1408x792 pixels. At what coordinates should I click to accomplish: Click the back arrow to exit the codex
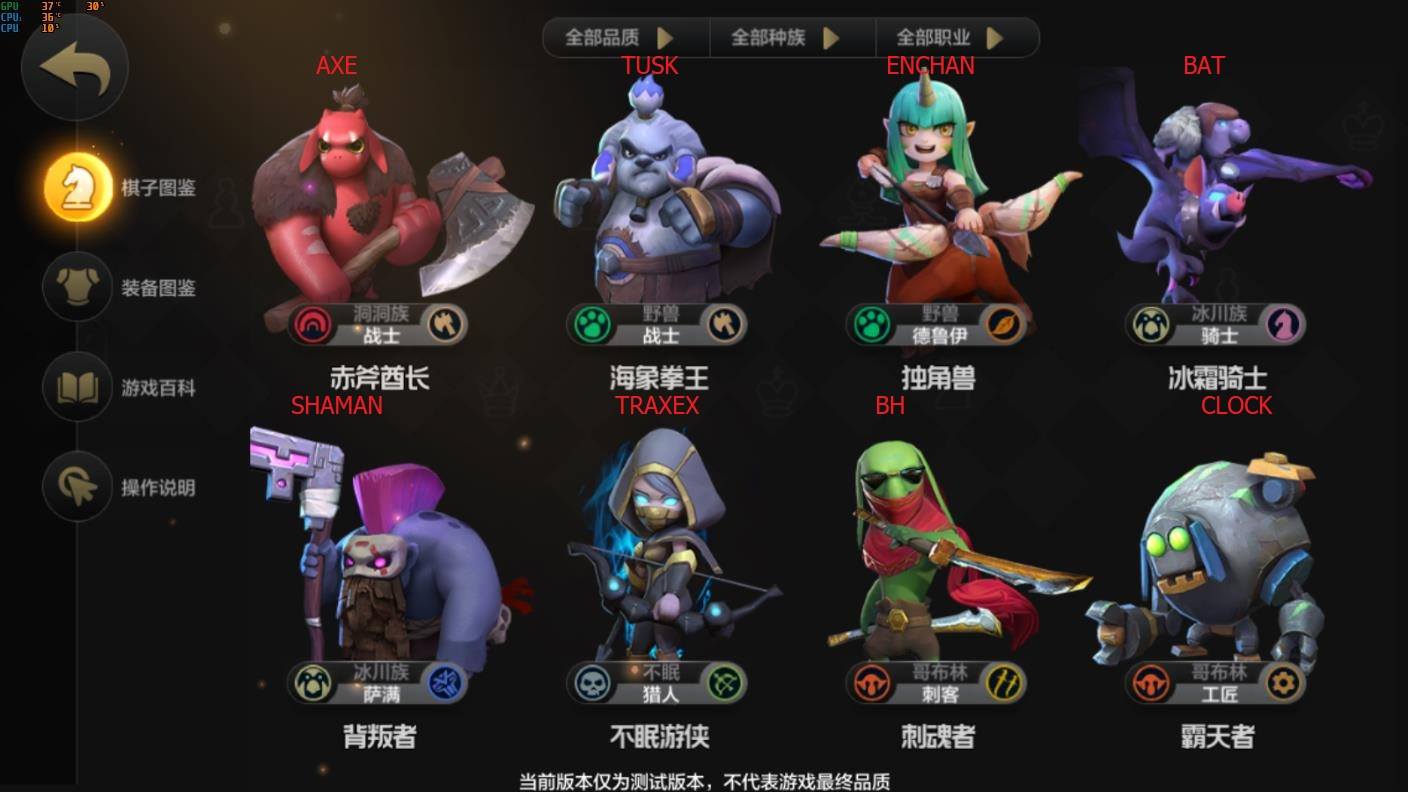(74, 66)
